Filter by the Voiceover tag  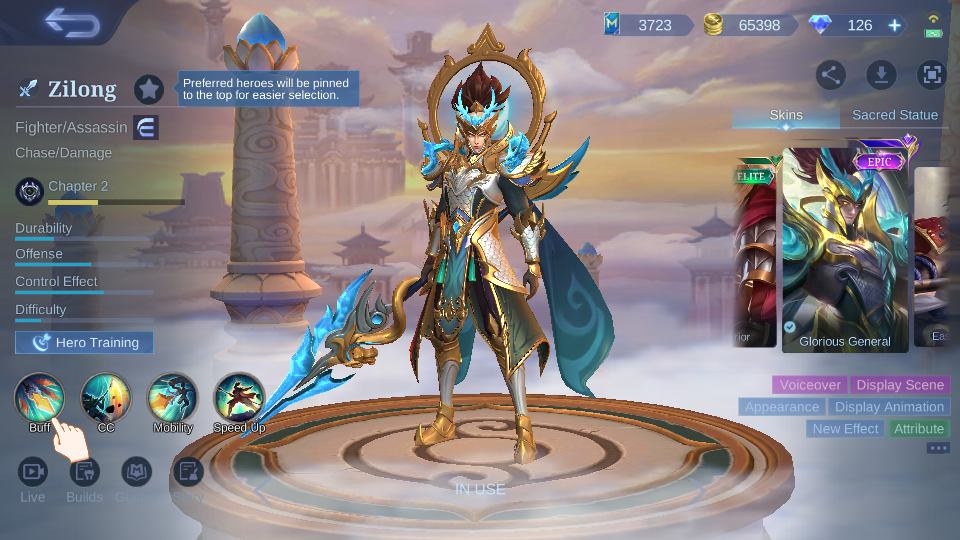point(809,385)
